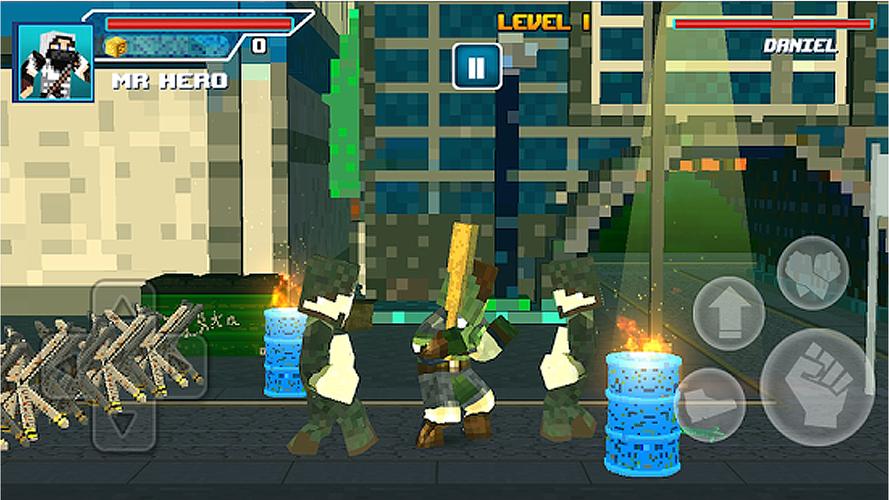This screenshot has height=500, width=889.
Task: Tap the double-fist special attack button
Action: point(812,272)
